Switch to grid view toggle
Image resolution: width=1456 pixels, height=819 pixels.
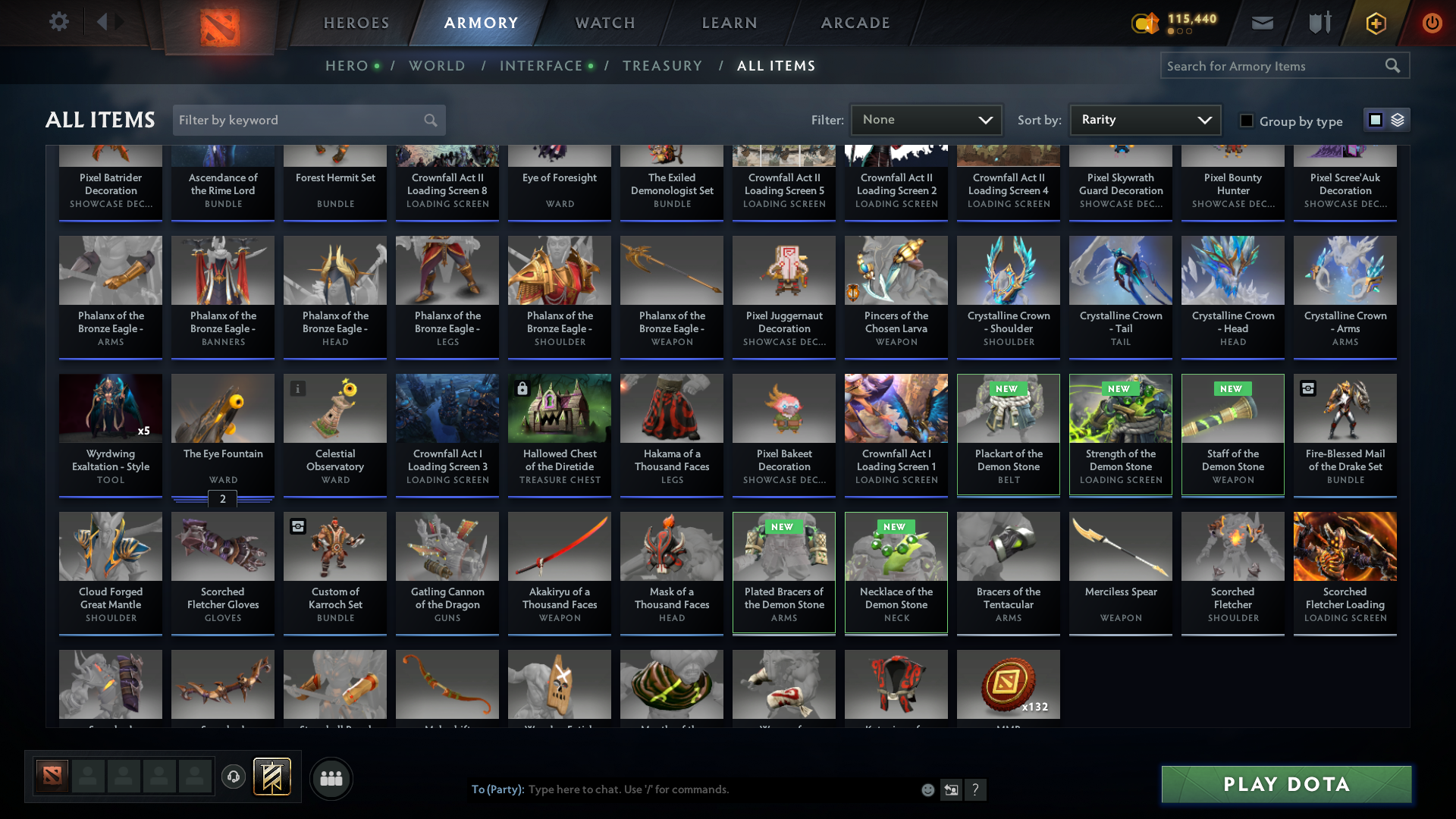[1375, 119]
